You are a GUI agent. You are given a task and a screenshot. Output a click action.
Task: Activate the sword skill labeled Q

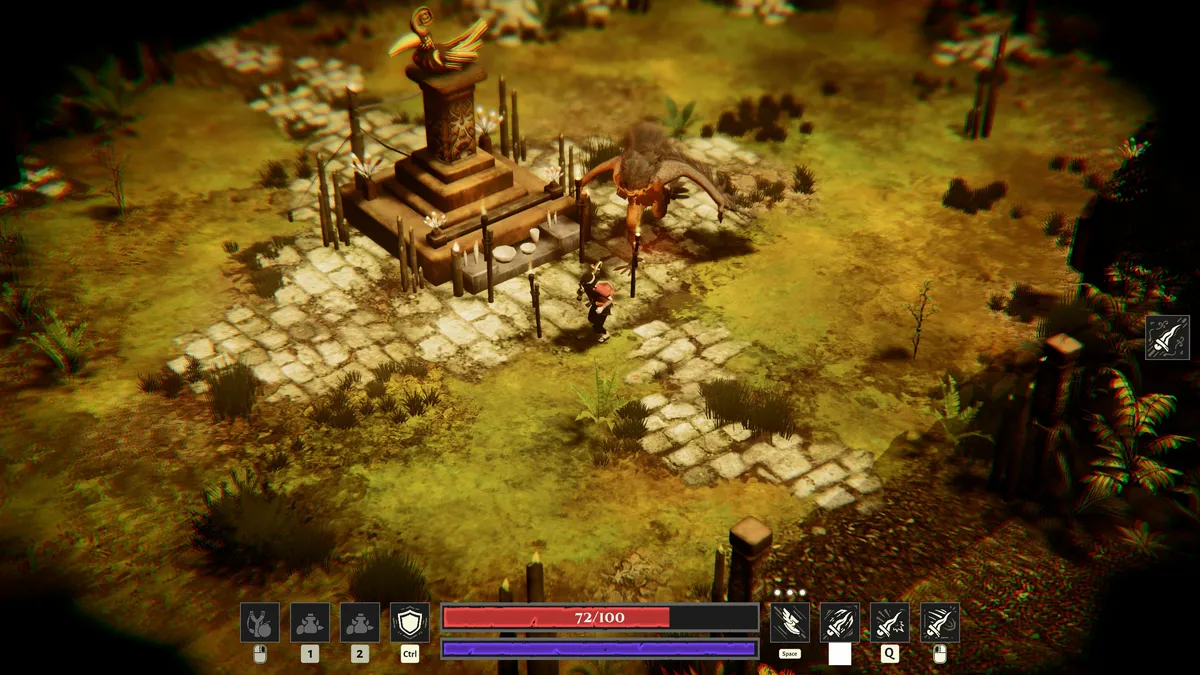coord(890,622)
